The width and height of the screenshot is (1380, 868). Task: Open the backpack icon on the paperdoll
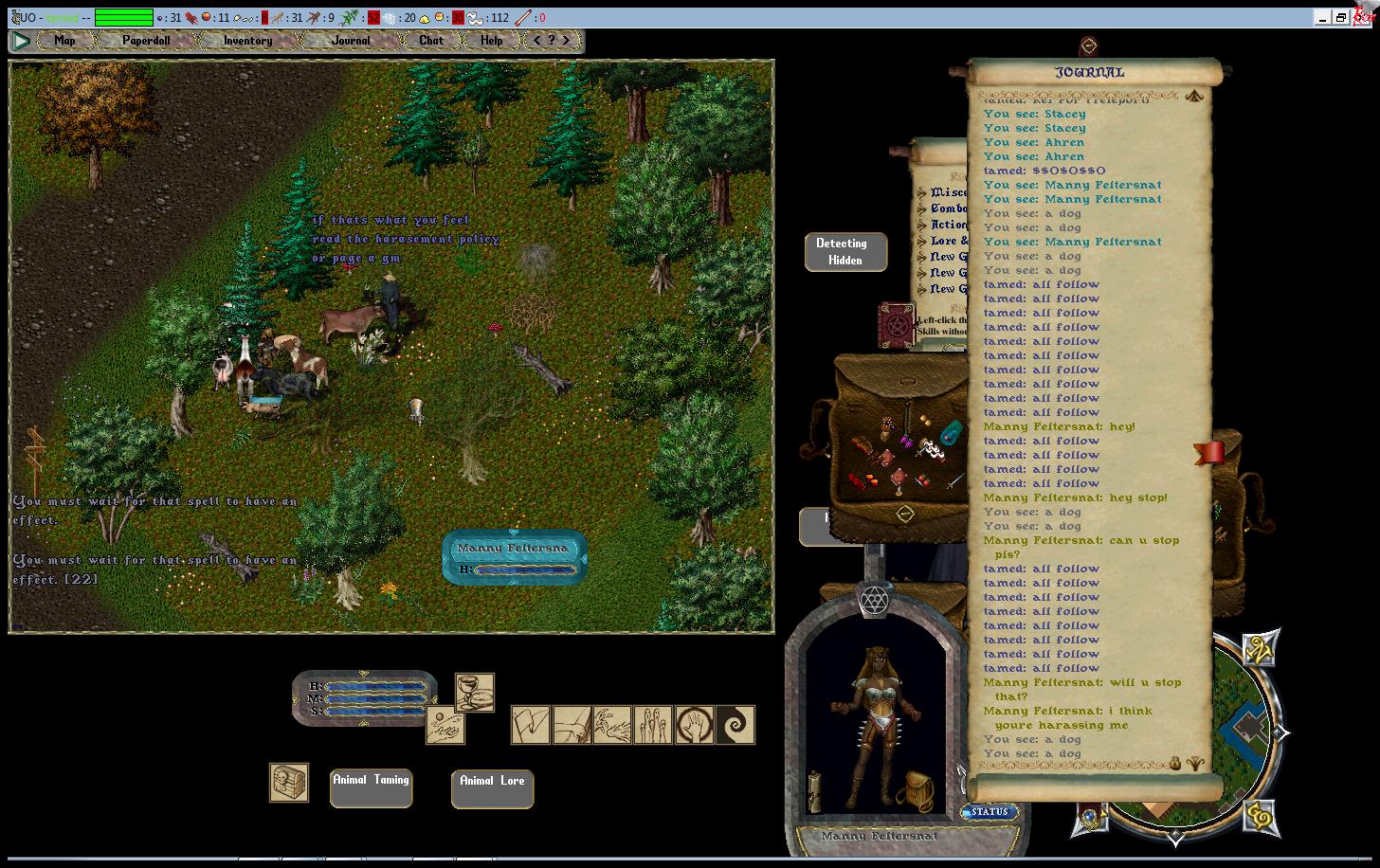coord(917,789)
